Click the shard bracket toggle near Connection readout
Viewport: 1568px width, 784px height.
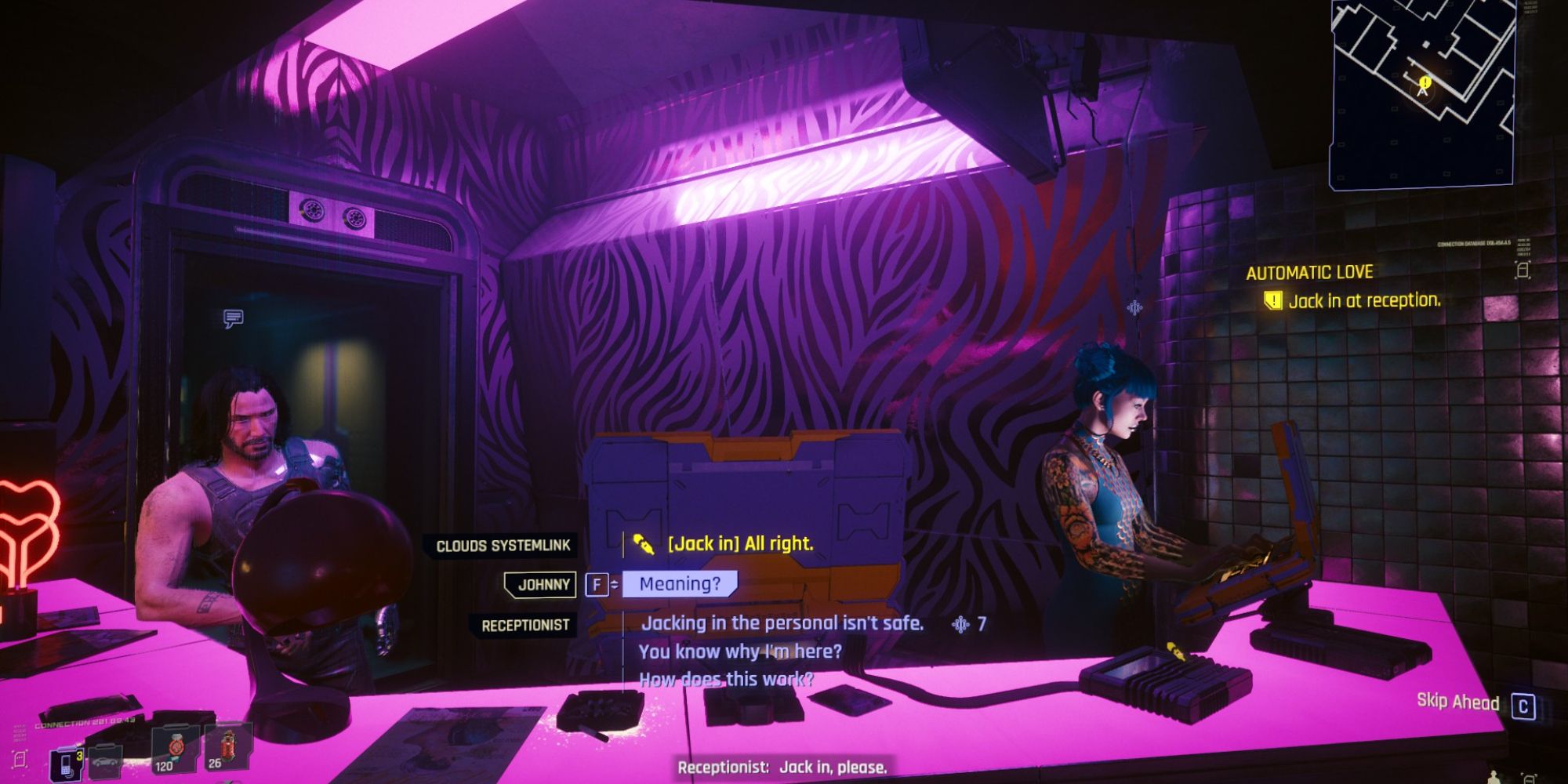[x=20, y=759]
